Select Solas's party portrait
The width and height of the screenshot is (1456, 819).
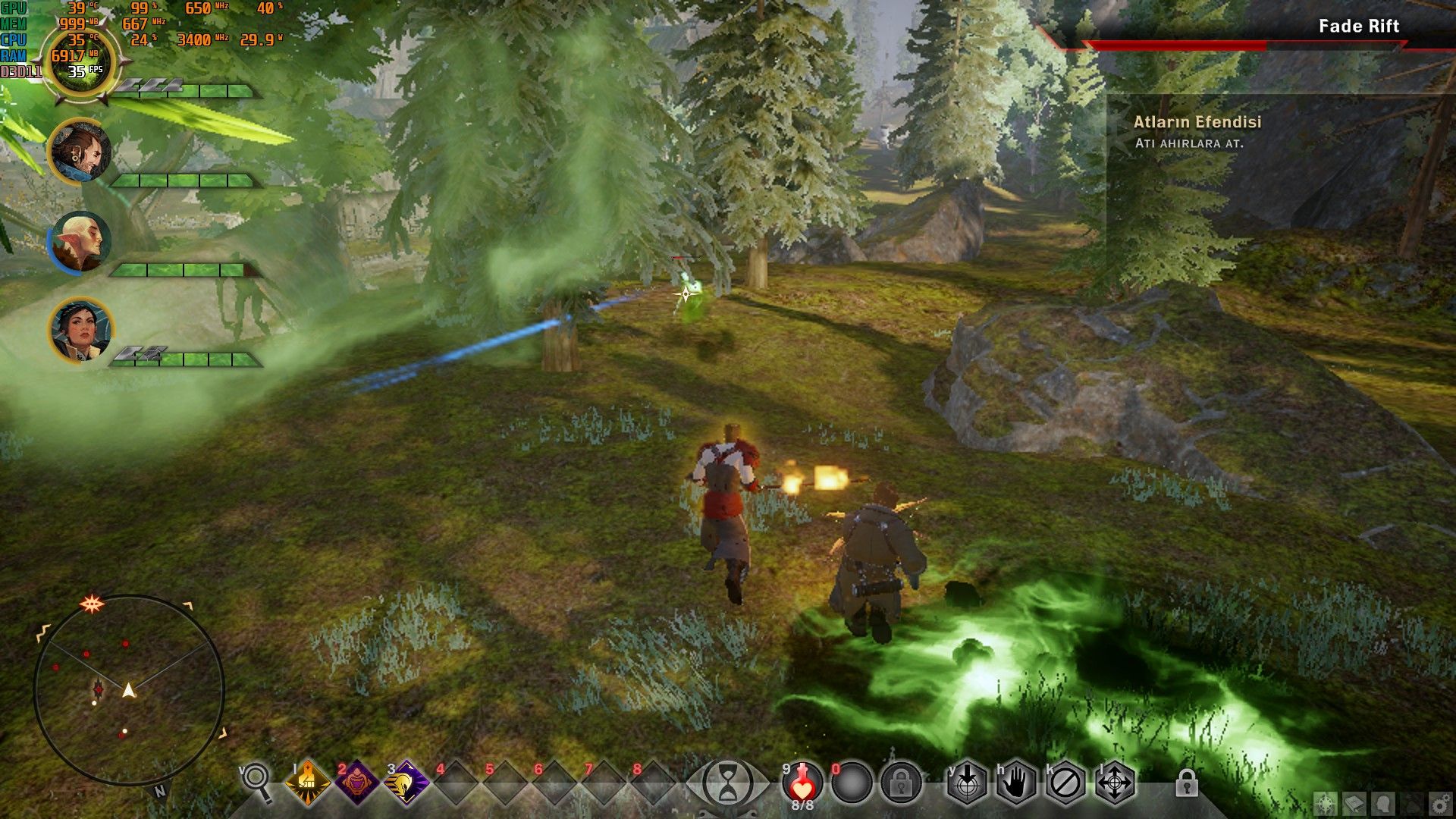point(80,242)
